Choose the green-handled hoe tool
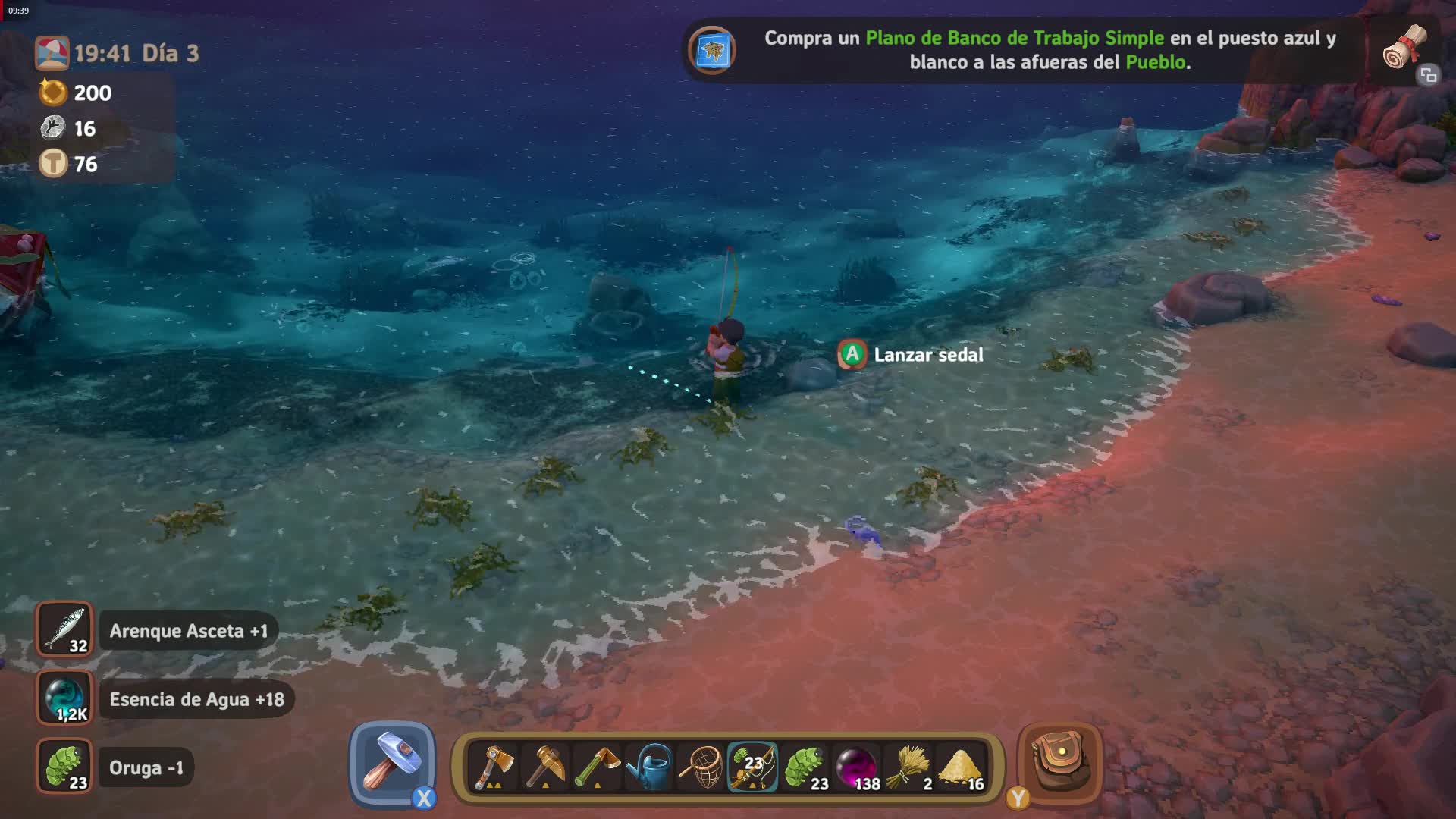This screenshot has width=1456, height=819. tap(597, 767)
